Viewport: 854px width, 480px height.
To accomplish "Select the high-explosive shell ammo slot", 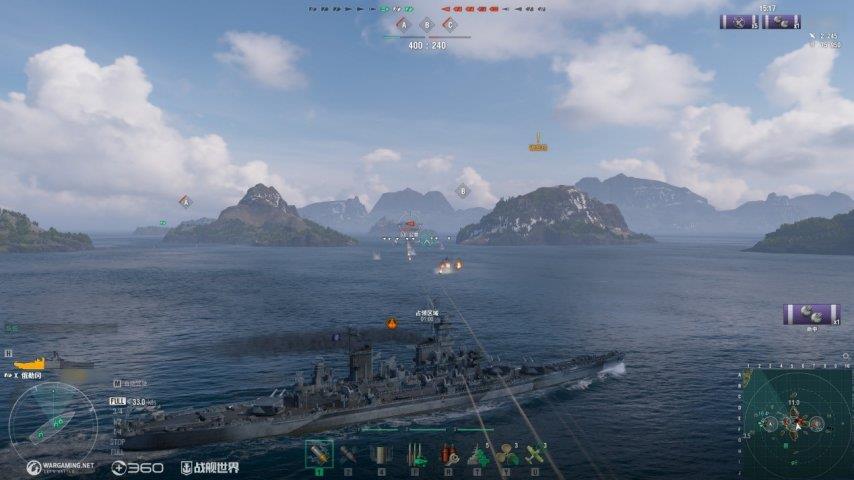I will (319, 455).
